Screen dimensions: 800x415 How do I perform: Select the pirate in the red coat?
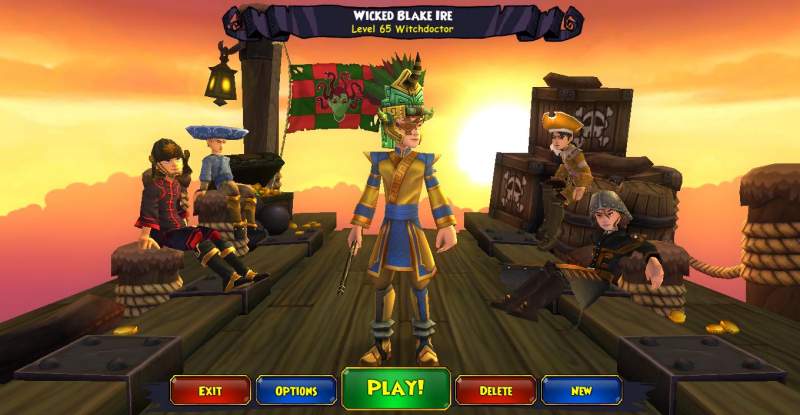(x=167, y=200)
